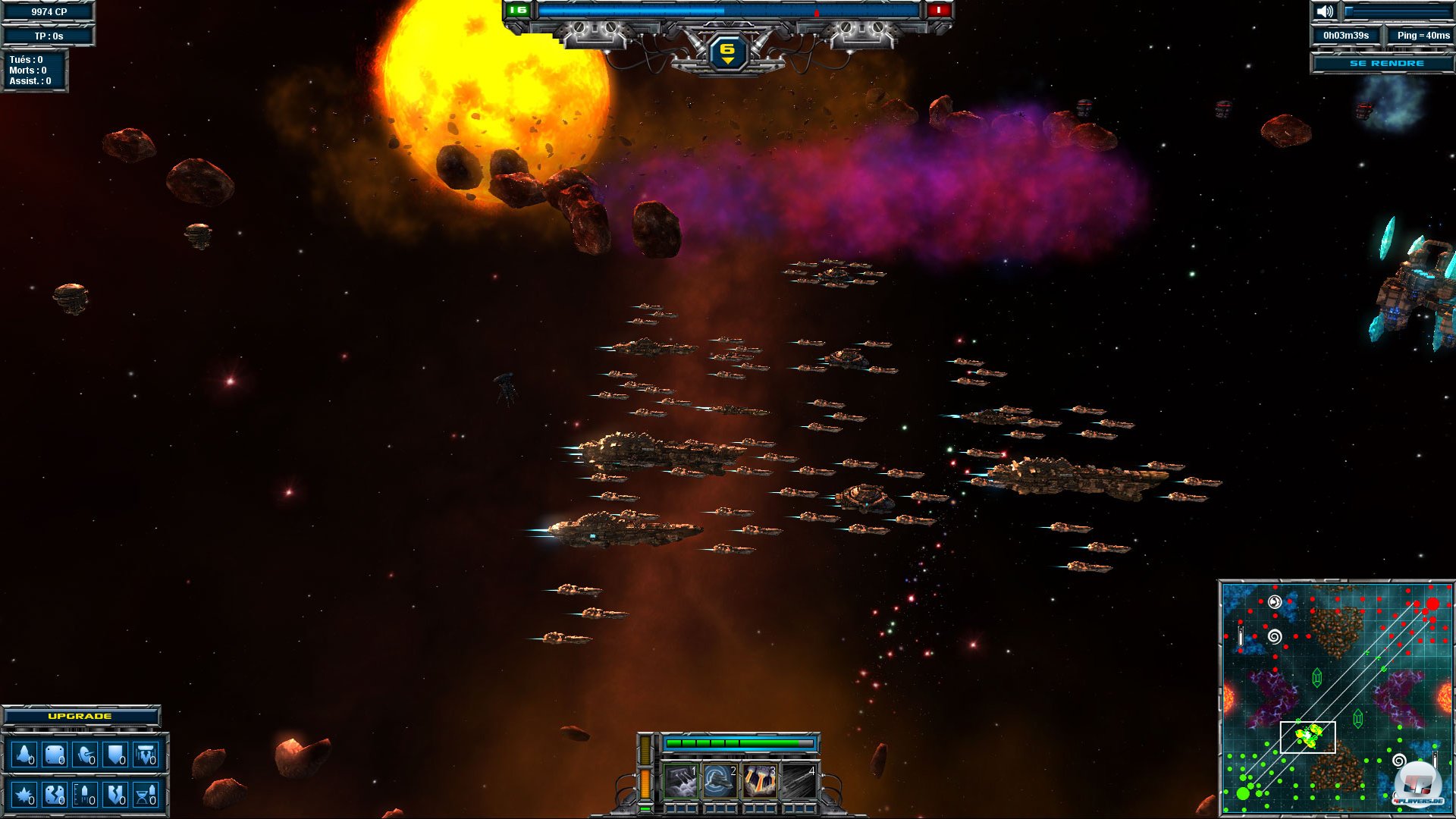1456x819 pixels.
Task: Activate ability 1 cannon barrage
Action: click(x=680, y=781)
